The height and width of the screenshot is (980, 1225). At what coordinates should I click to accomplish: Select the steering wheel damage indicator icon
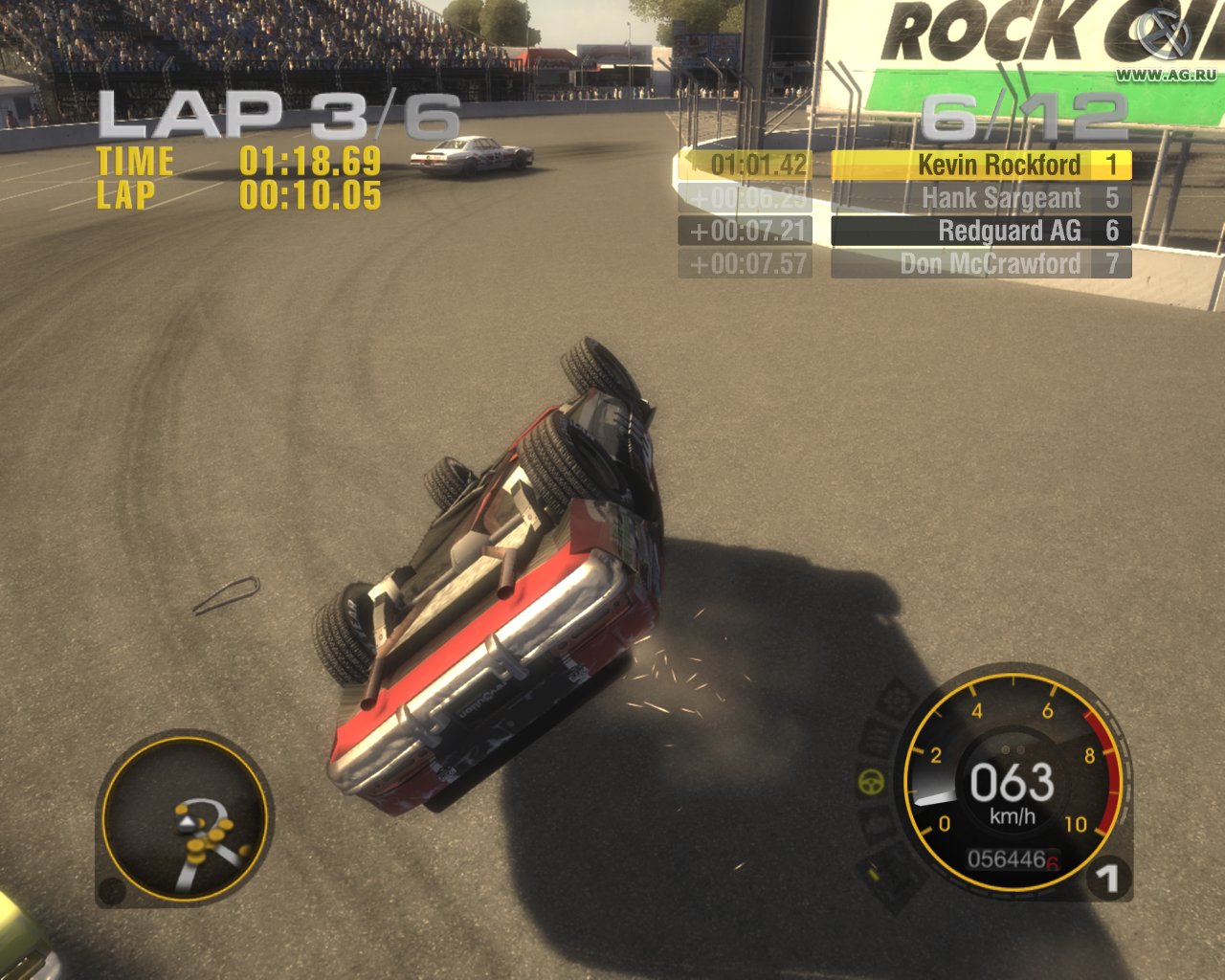coord(870,782)
